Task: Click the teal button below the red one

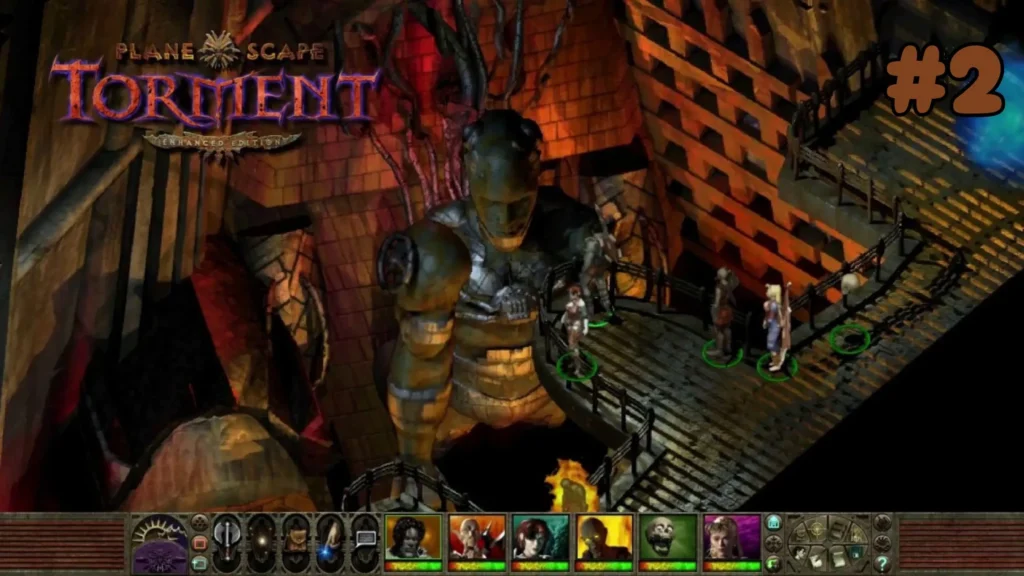Action: [199, 563]
